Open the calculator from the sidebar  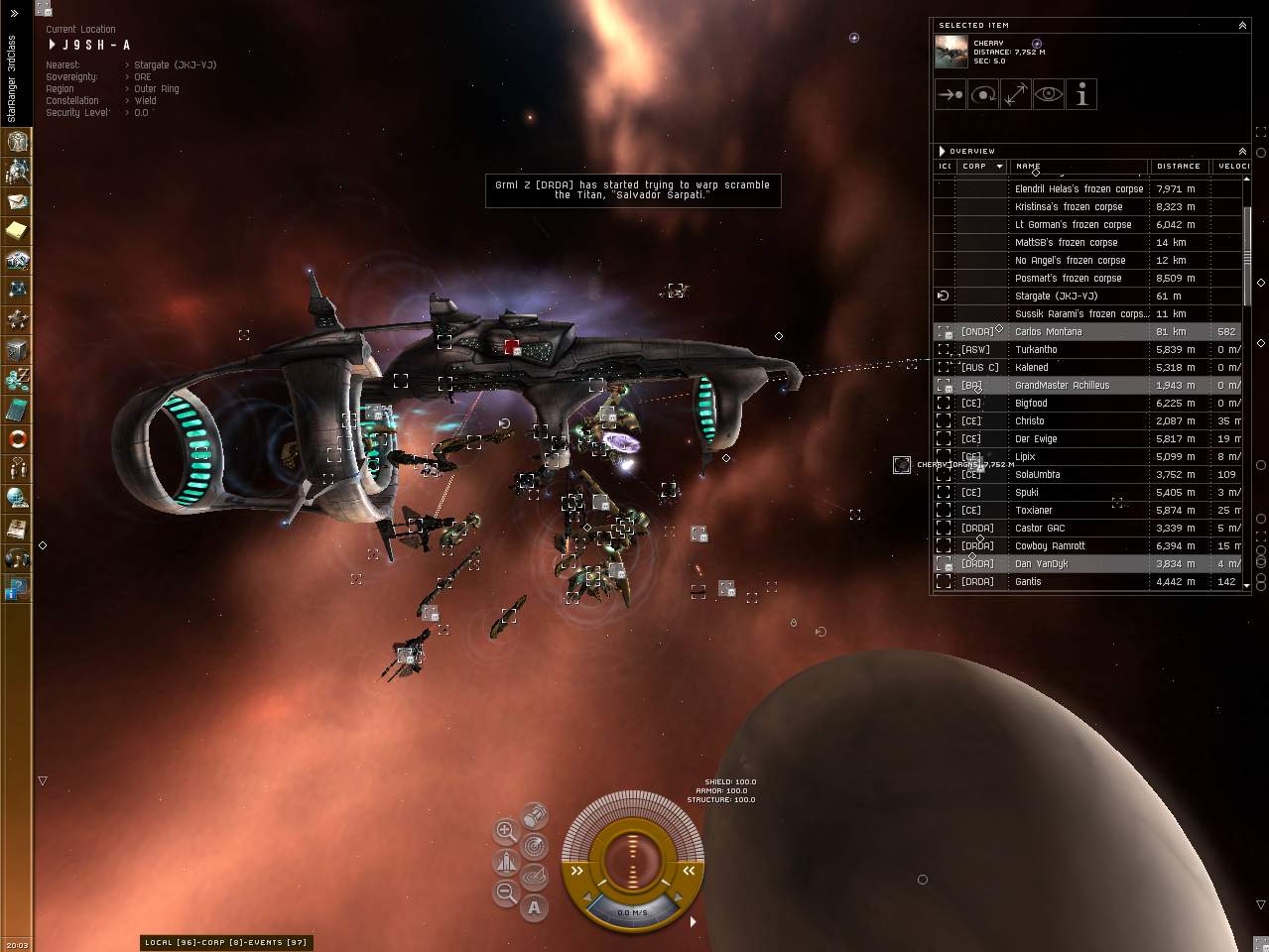pos(17,409)
